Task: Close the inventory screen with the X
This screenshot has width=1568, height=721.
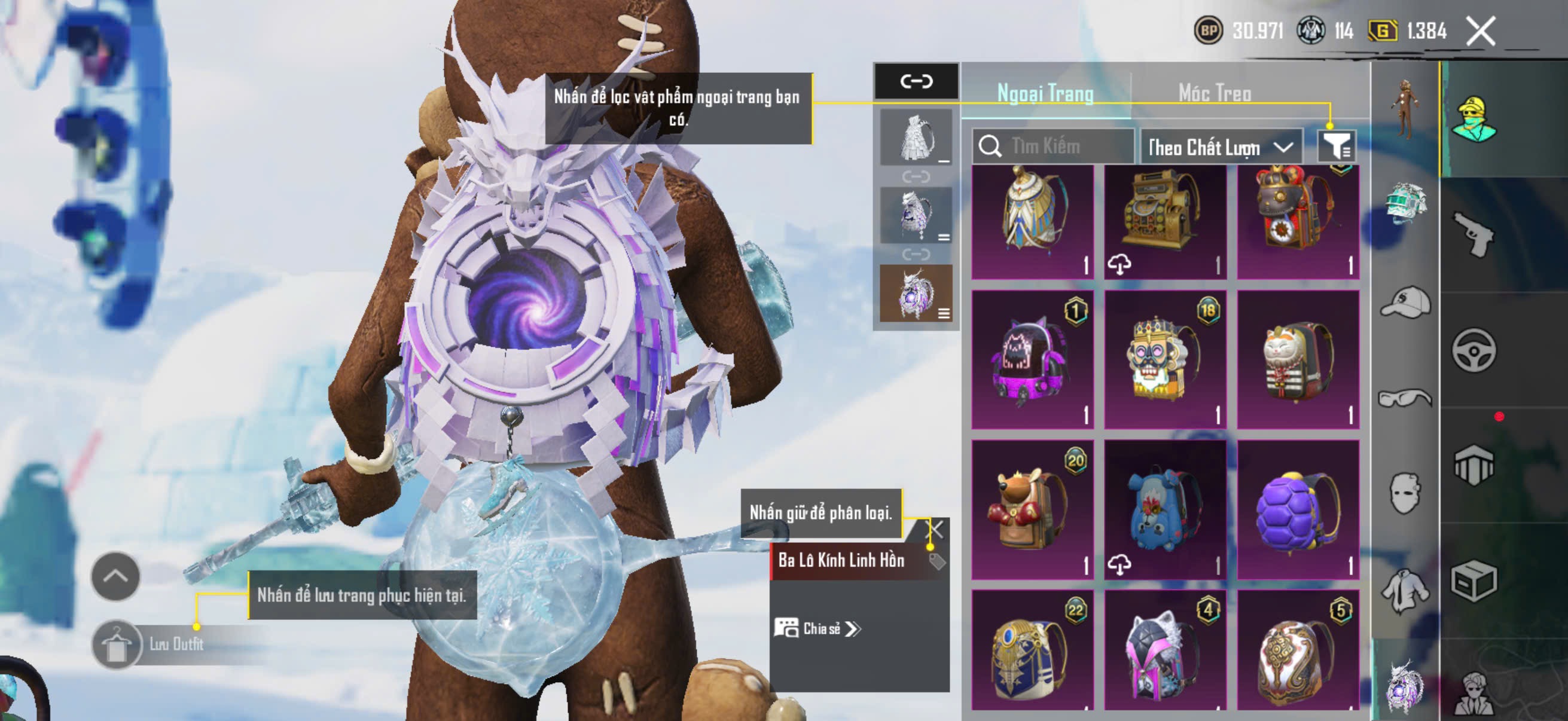Action: pos(1480,31)
